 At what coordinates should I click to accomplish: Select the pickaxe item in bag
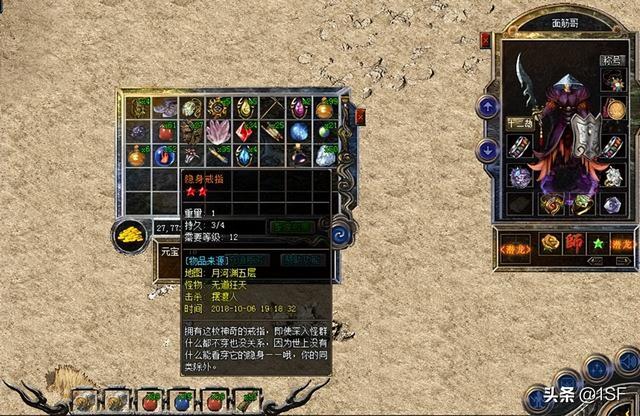coord(272,108)
